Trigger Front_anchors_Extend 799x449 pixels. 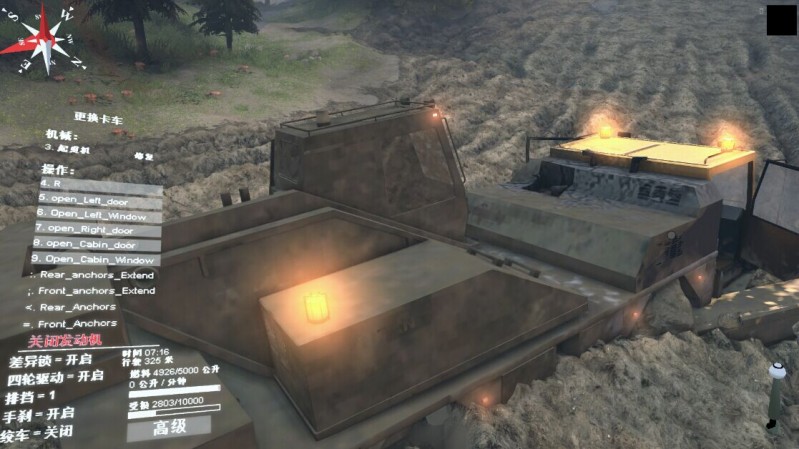coord(93,291)
